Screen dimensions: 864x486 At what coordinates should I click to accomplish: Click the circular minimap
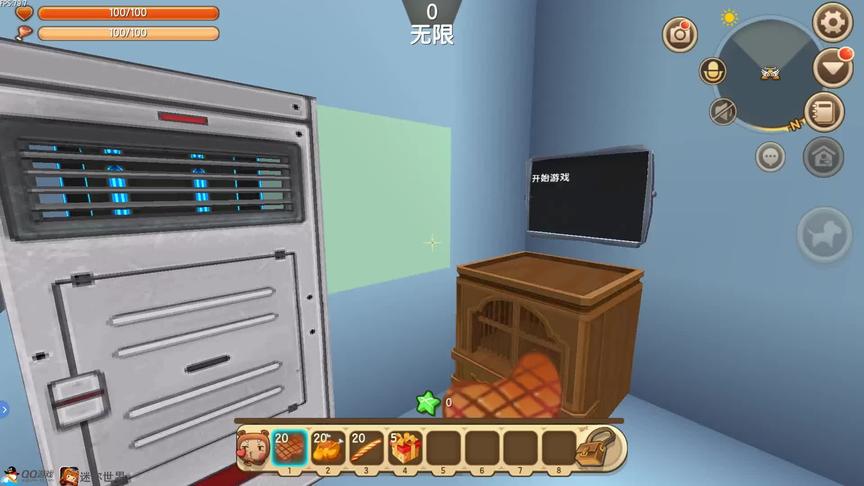point(768,72)
